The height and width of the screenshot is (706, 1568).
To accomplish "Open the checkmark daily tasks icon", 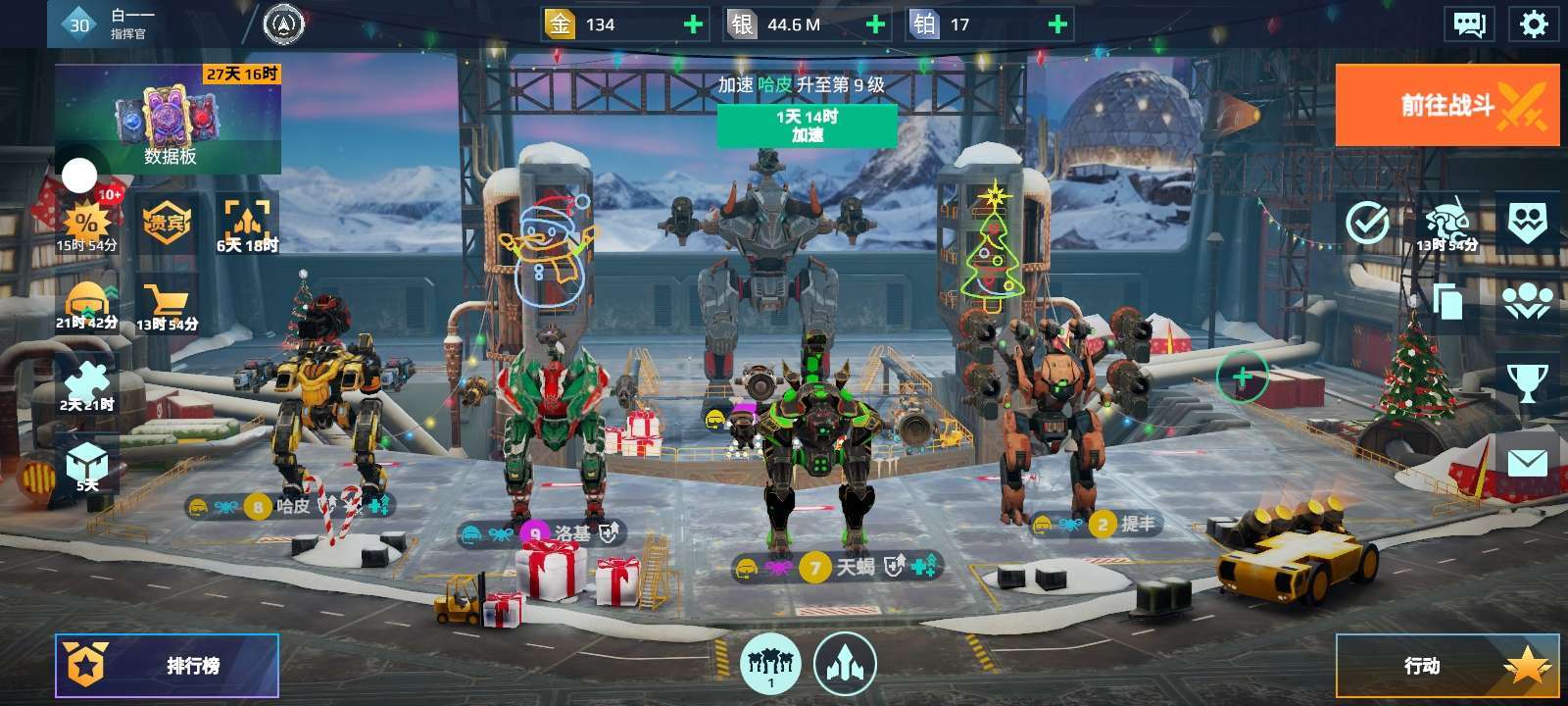I will pyautogui.click(x=1366, y=224).
